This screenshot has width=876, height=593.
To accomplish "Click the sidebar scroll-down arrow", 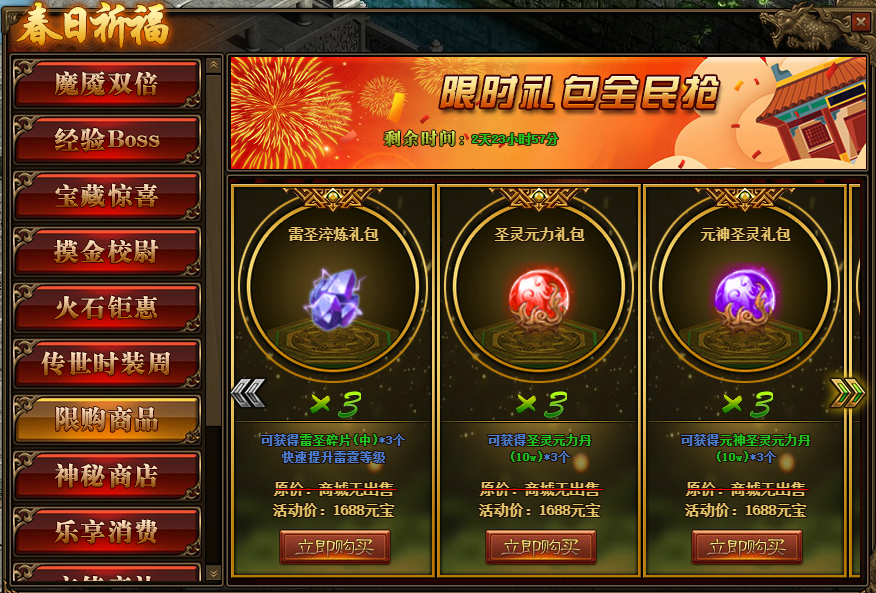I will [214, 573].
